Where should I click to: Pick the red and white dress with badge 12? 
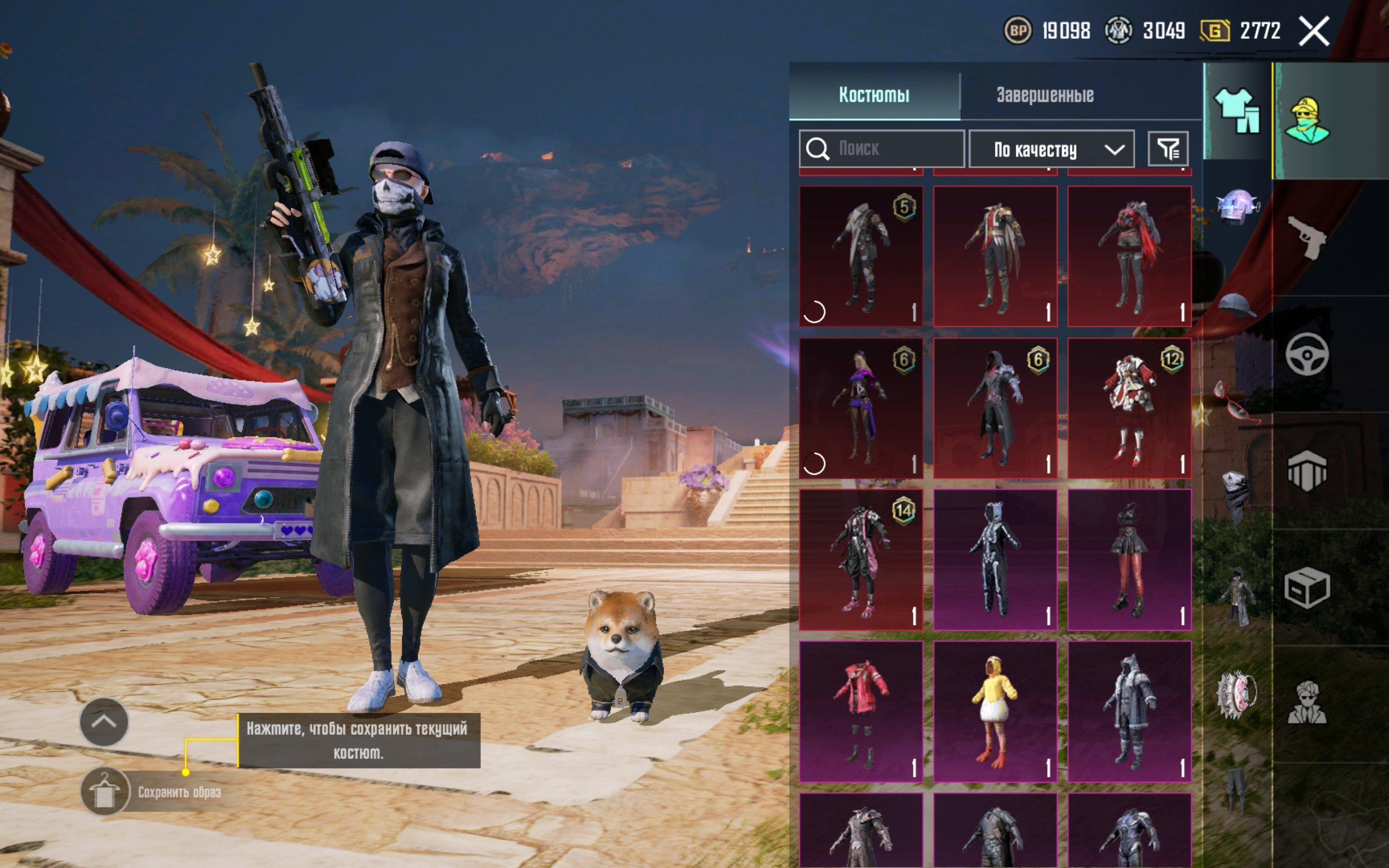click(x=1129, y=408)
